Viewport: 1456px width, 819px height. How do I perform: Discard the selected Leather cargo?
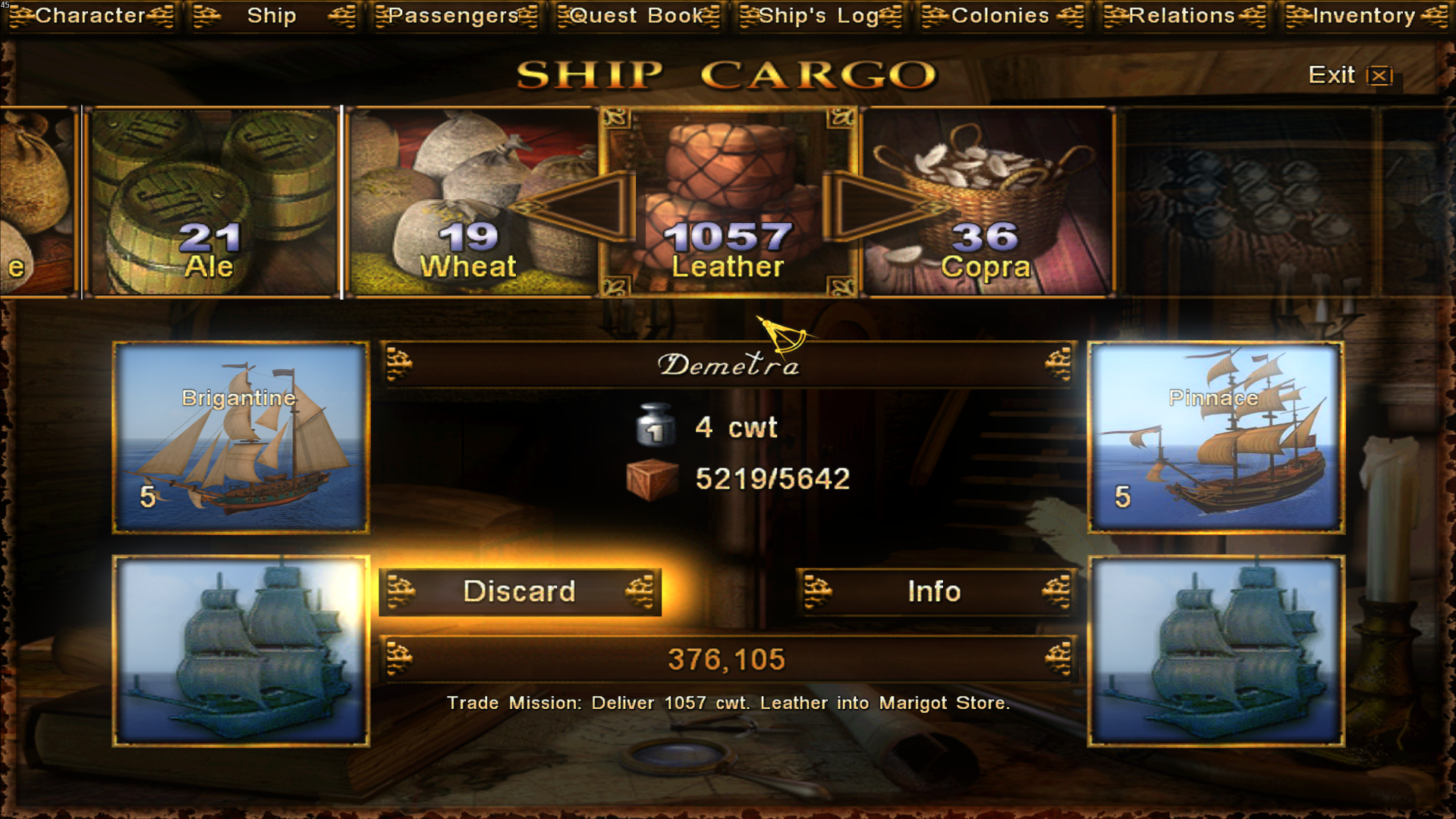(x=520, y=591)
